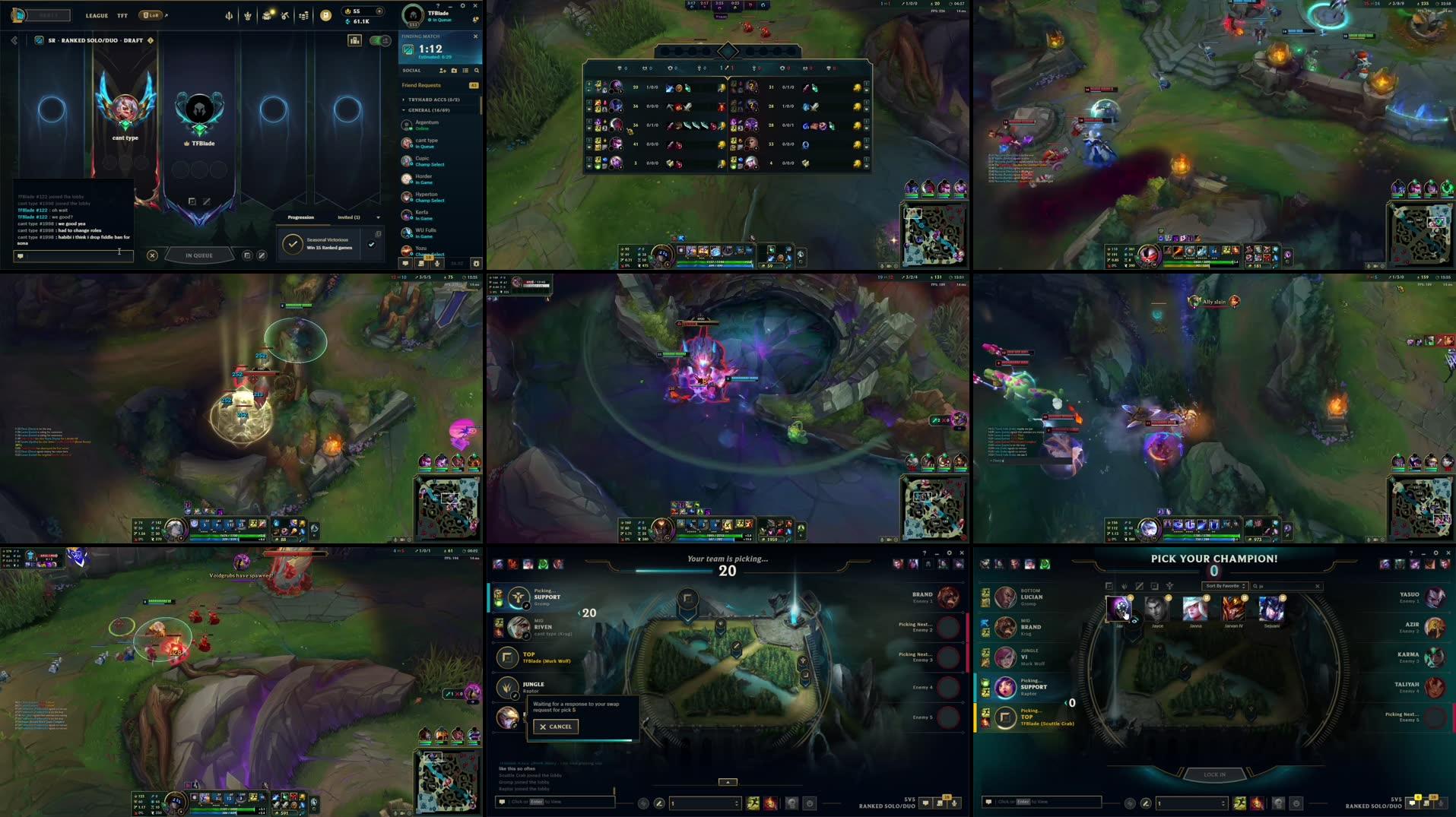Click the up arrow on the rune page stepper
The width and height of the screenshot is (1456, 817).
click(1223, 800)
